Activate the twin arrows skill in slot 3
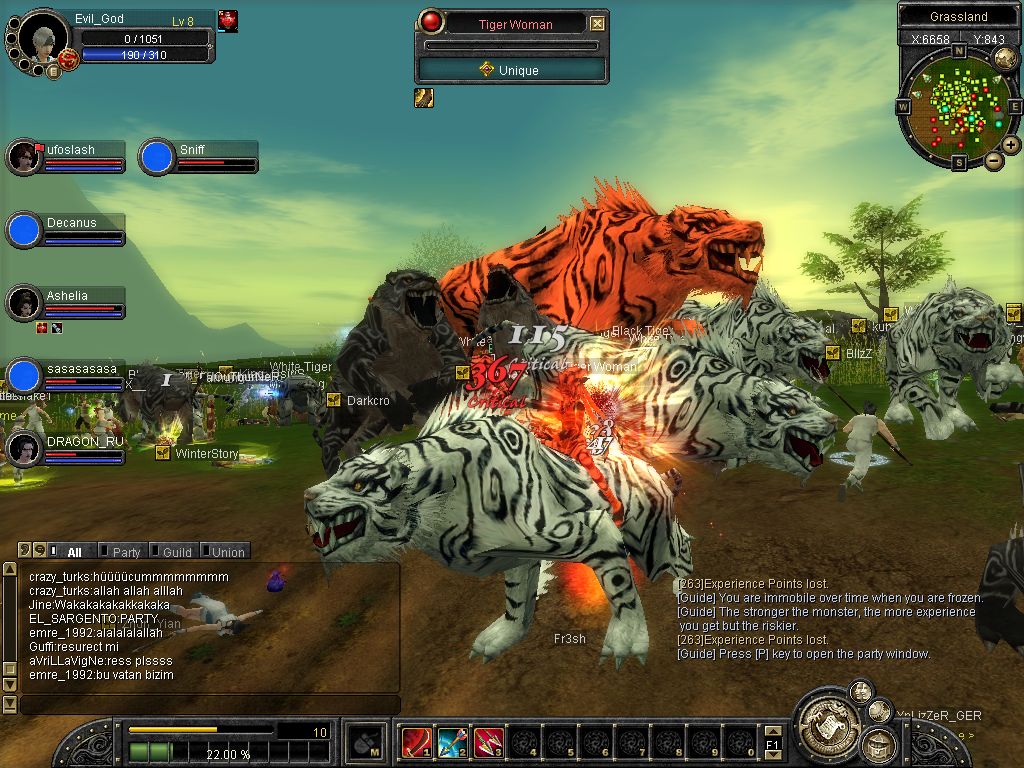This screenshot has width=1024, height=768. pyautogui.click(x=488, y=742)
